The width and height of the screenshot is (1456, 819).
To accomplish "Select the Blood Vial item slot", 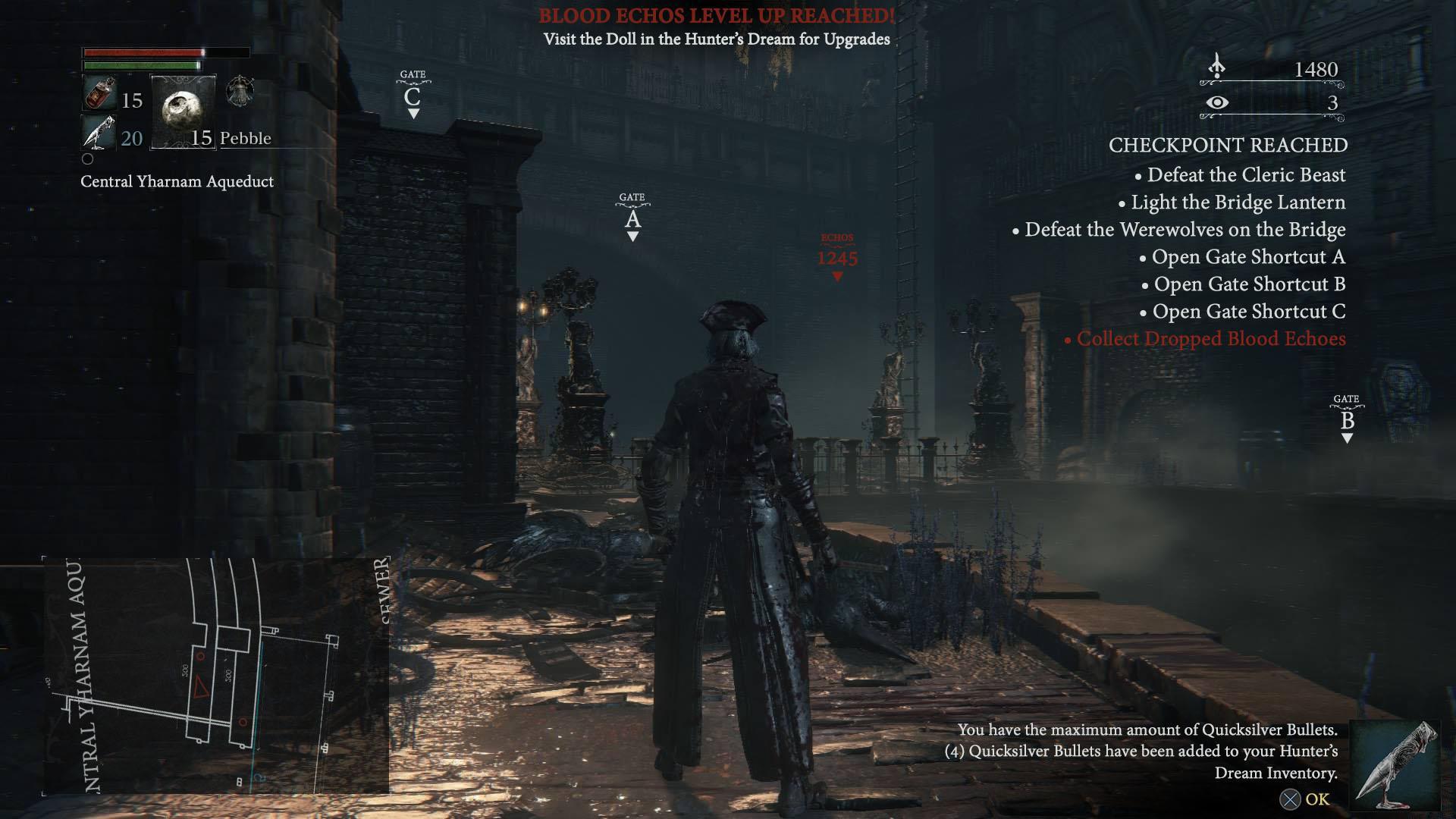I will 99,95.
